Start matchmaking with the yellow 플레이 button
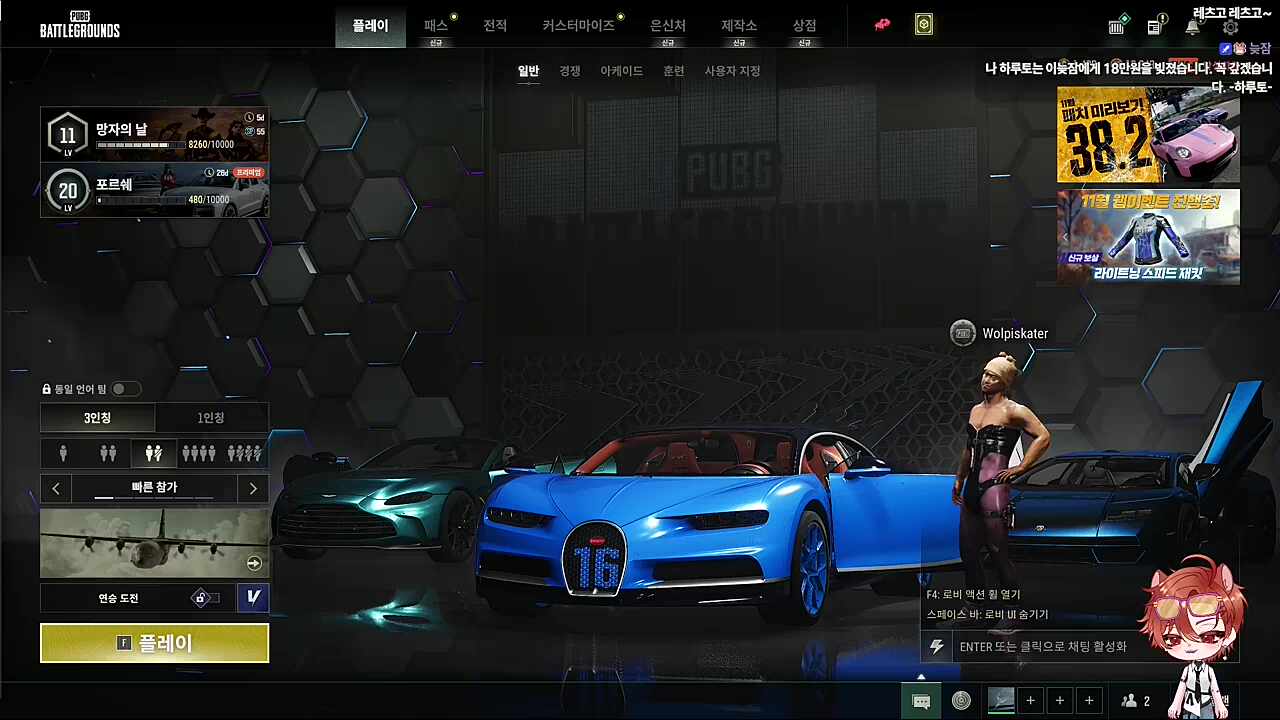The image size is (1280, 720). (x=154, y=643)
